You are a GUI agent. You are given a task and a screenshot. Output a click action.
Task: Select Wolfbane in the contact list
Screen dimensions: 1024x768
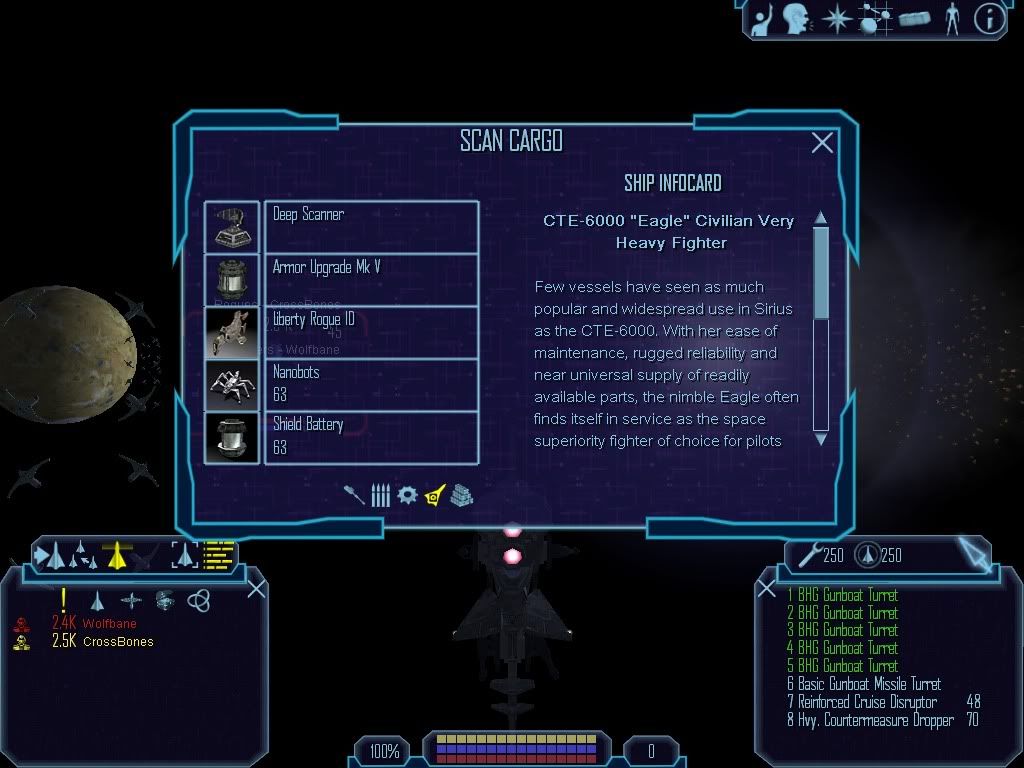[x=109, y=624]
